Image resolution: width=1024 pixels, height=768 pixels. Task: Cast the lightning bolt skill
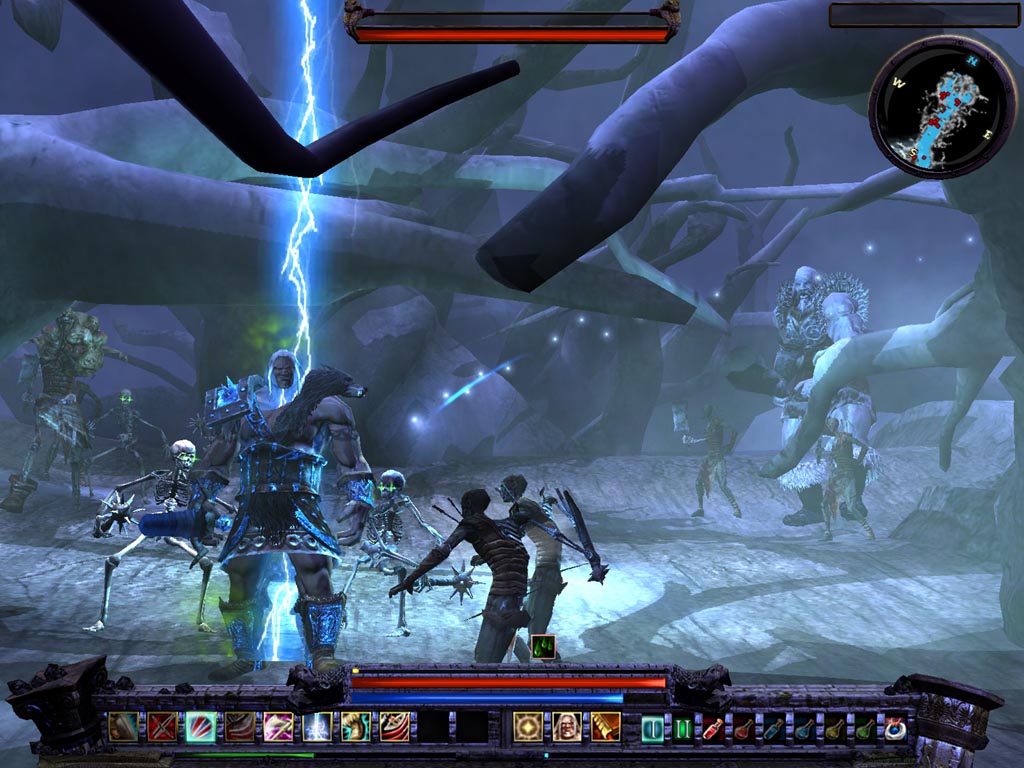click(x=317, y=726)
